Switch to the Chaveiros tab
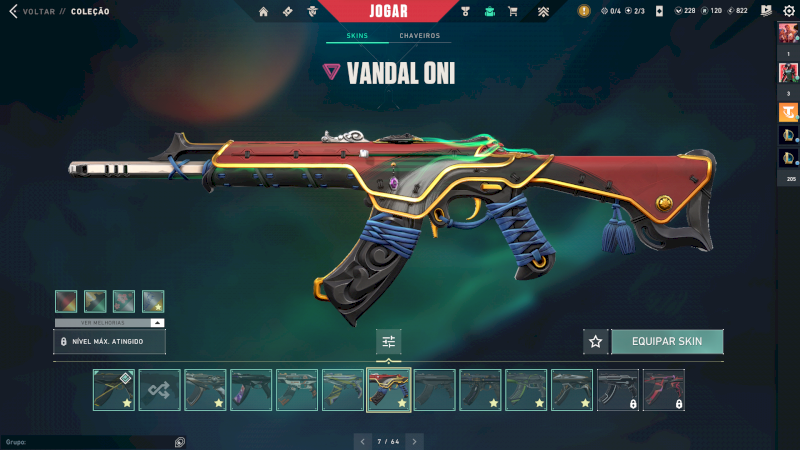The width and height of the screenshot is (800, 450). pyautogui.click(x=419, y=36)
